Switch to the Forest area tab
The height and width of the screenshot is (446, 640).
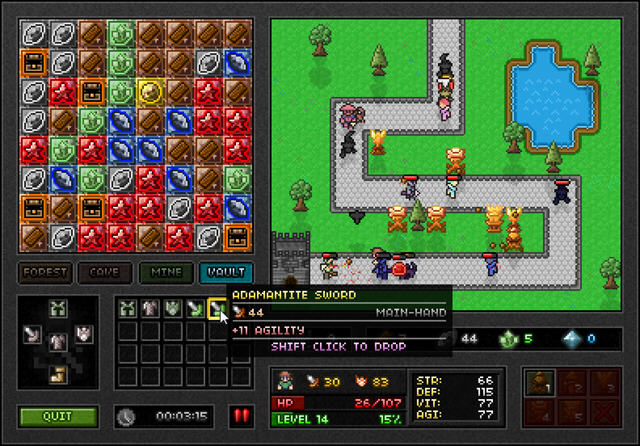point(46,272)
